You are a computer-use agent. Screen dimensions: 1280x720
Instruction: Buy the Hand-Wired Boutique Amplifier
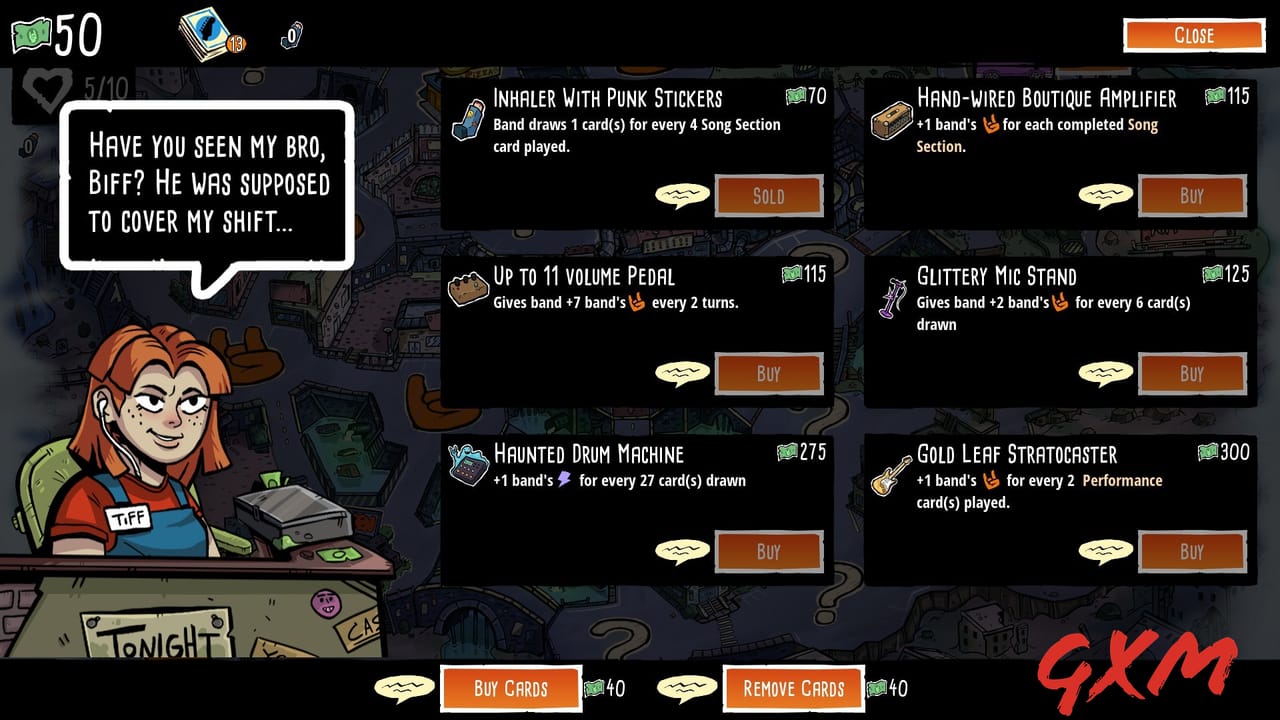1192,196
